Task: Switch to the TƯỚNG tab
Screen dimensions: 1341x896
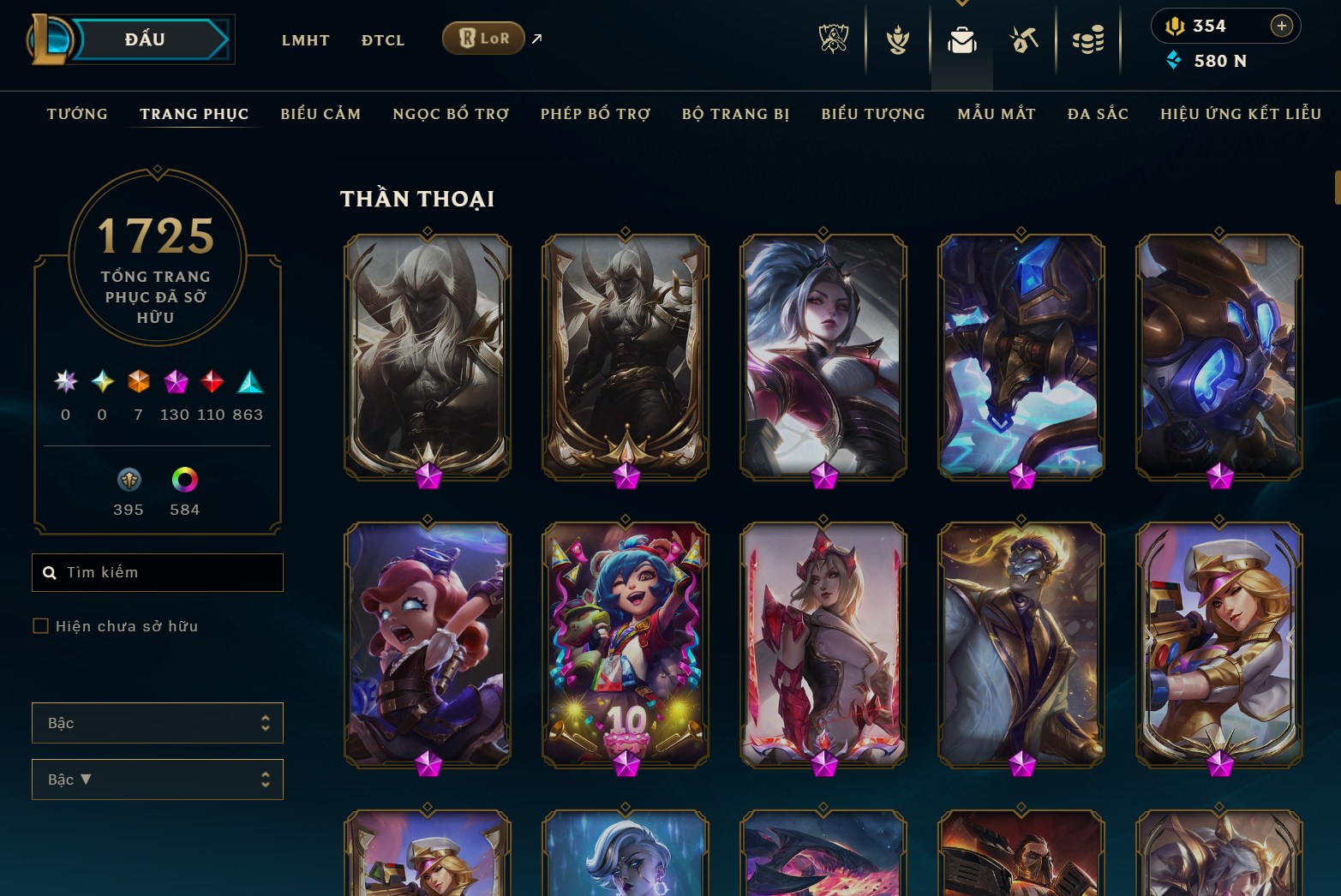Action: click(77, 113)
